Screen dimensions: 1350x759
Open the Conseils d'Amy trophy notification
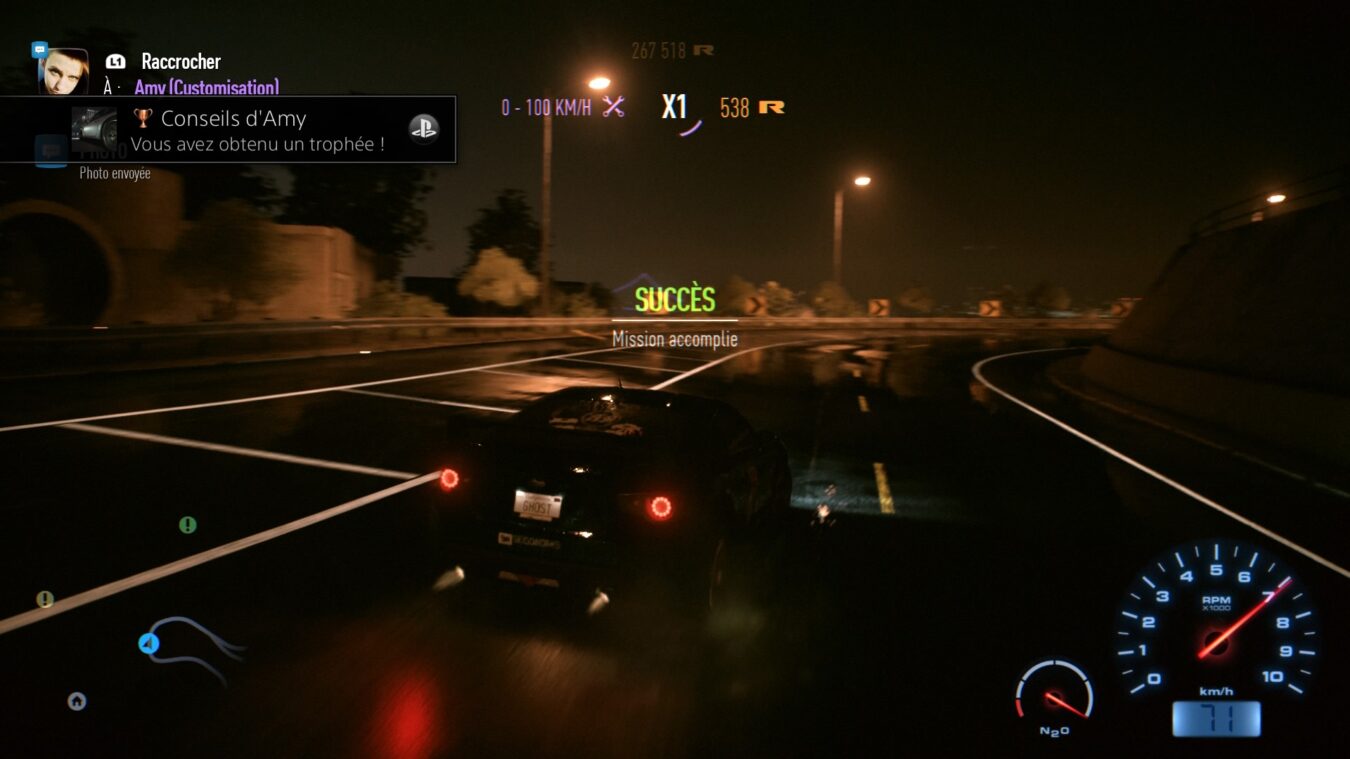pyautogui.click(x=257, y=130)
